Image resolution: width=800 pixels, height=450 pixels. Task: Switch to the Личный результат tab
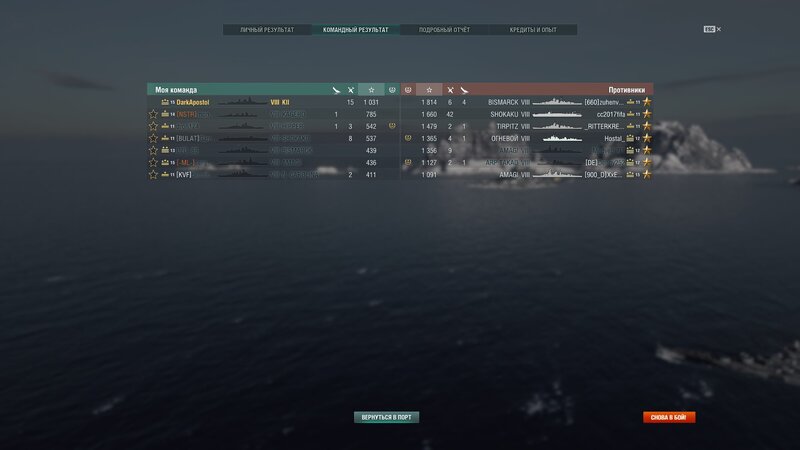click(267, 30)
